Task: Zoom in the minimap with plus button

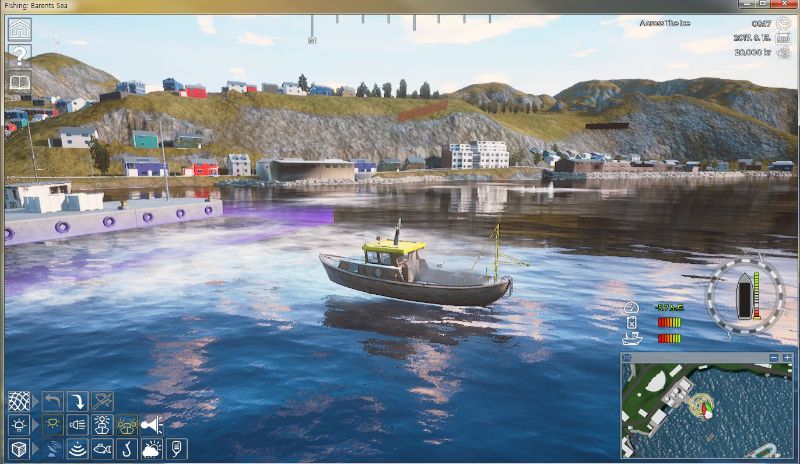Action: pos(789,357)
